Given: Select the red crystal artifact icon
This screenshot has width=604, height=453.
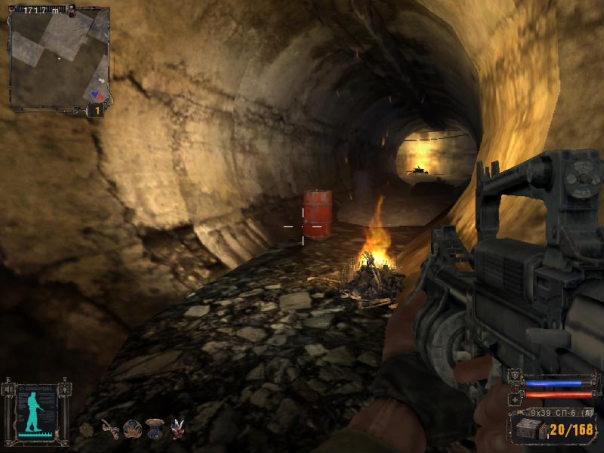Looking at the screenshot, I should click(x=179, y=430).
